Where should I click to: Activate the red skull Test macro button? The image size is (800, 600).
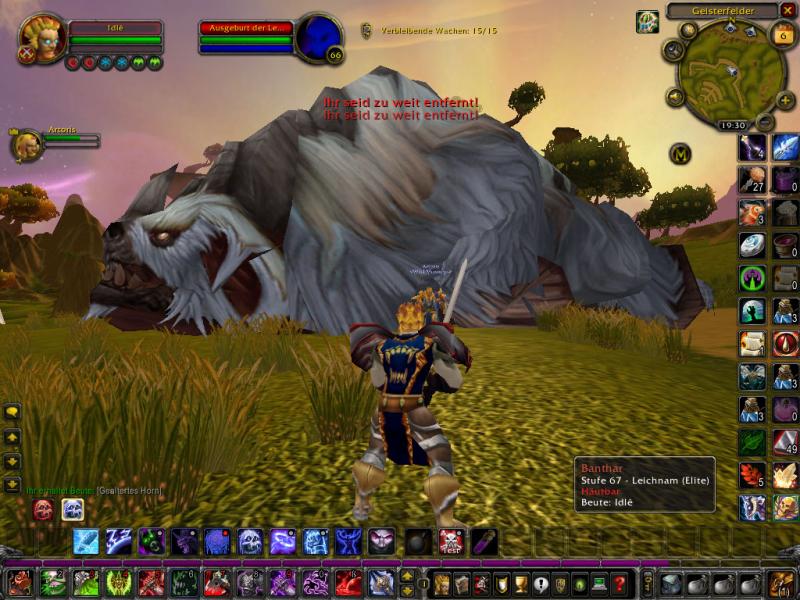451,542
